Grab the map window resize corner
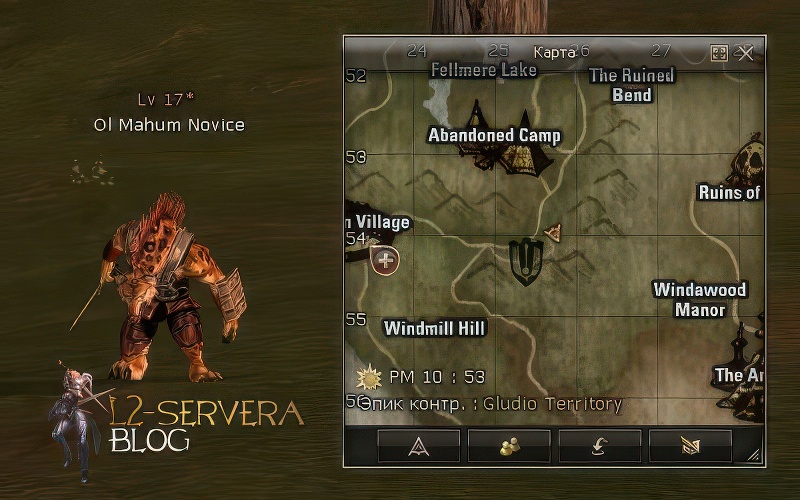Viewport: 800px width, 500px height. (753, 455)
